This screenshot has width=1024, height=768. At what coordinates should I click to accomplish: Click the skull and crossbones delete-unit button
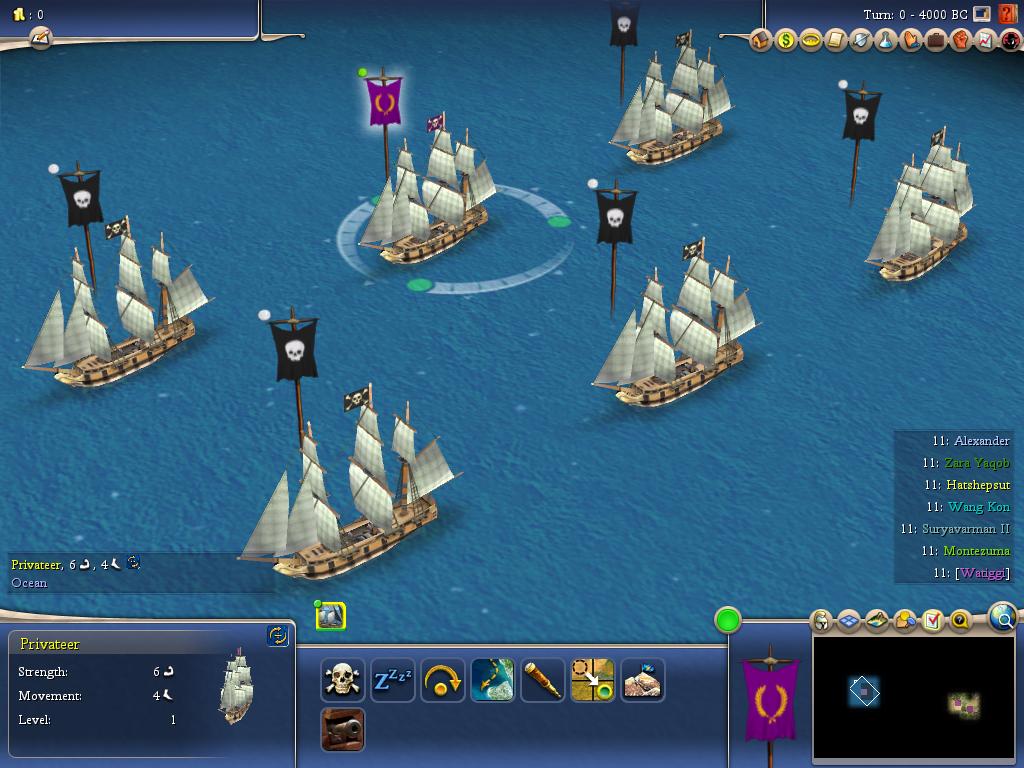coord(343,680)
